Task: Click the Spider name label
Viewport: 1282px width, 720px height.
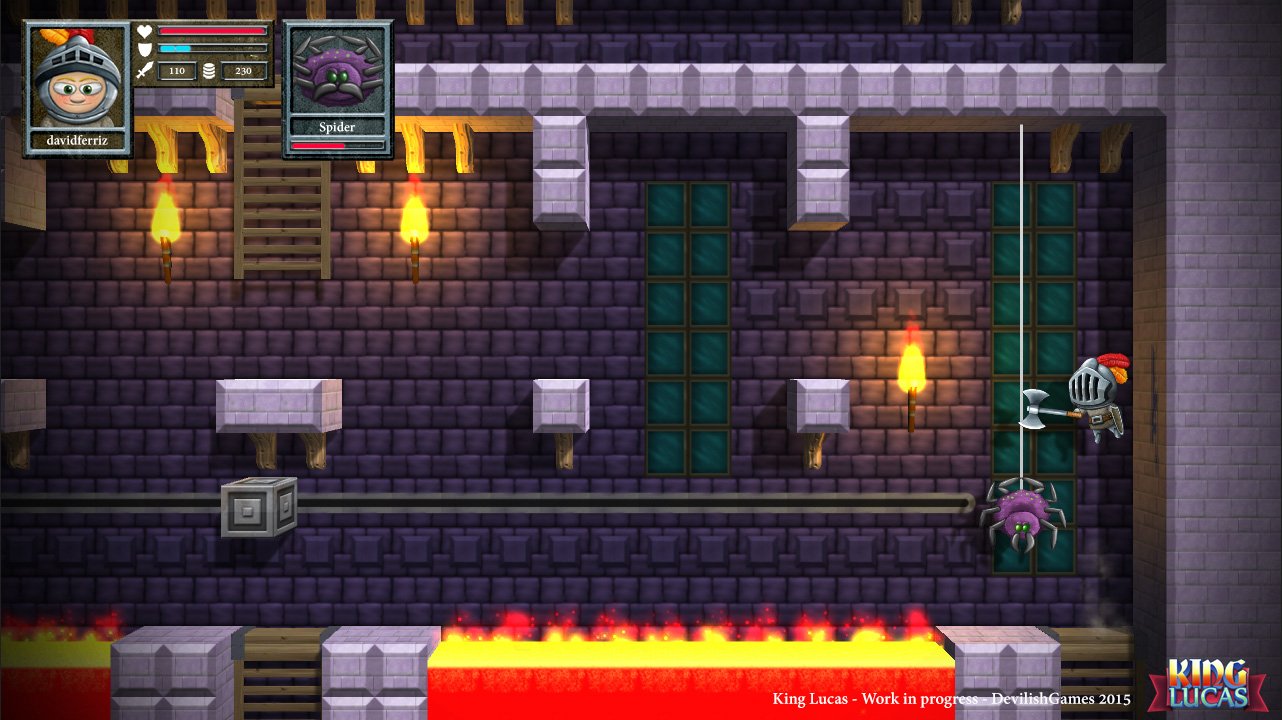Action: click(337, 127)
